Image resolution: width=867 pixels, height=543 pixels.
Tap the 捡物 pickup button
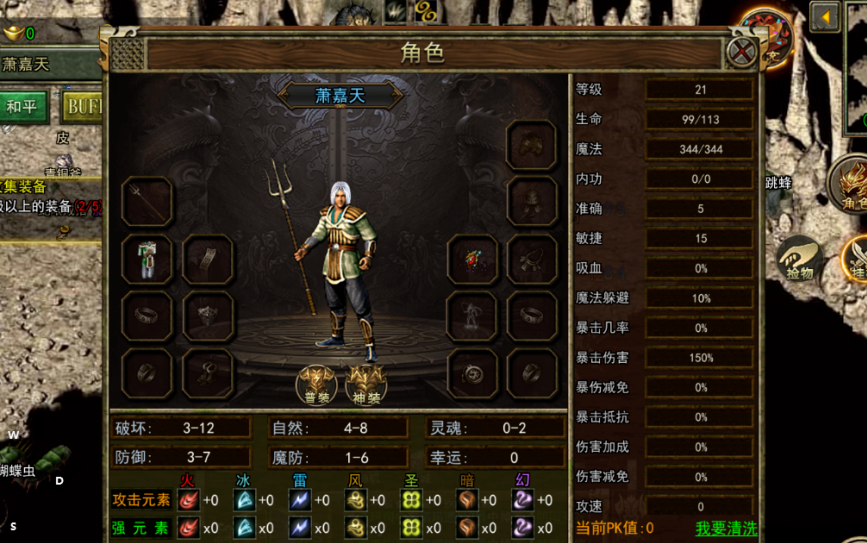click(x=799, y=260)
